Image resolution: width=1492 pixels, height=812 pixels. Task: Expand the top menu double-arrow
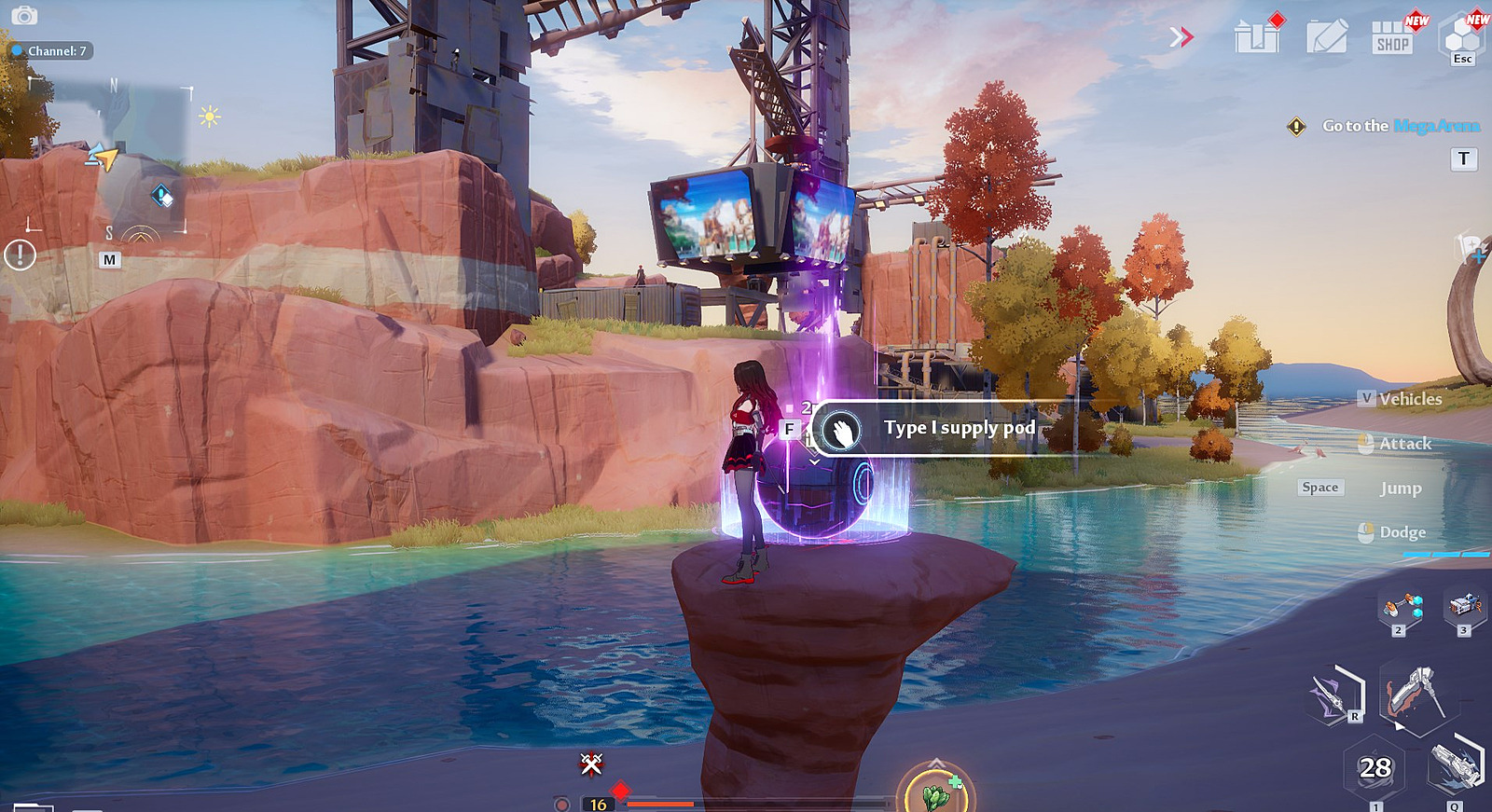point(1181,37)
